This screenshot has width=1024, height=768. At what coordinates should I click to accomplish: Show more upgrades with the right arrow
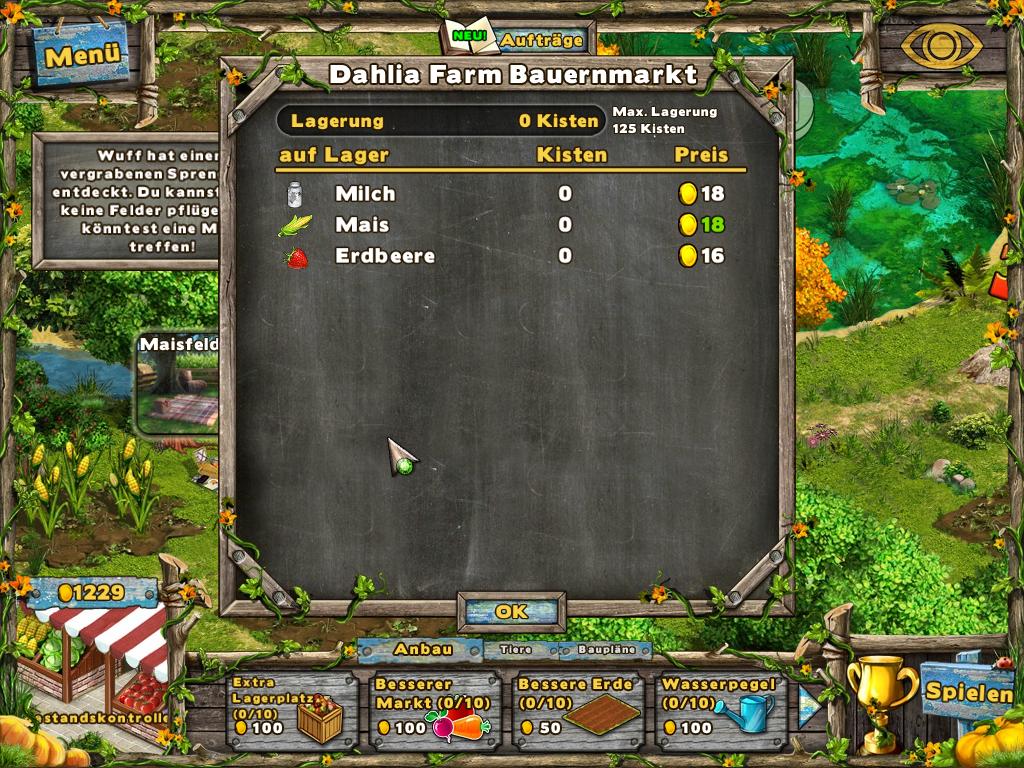point(808,706)
